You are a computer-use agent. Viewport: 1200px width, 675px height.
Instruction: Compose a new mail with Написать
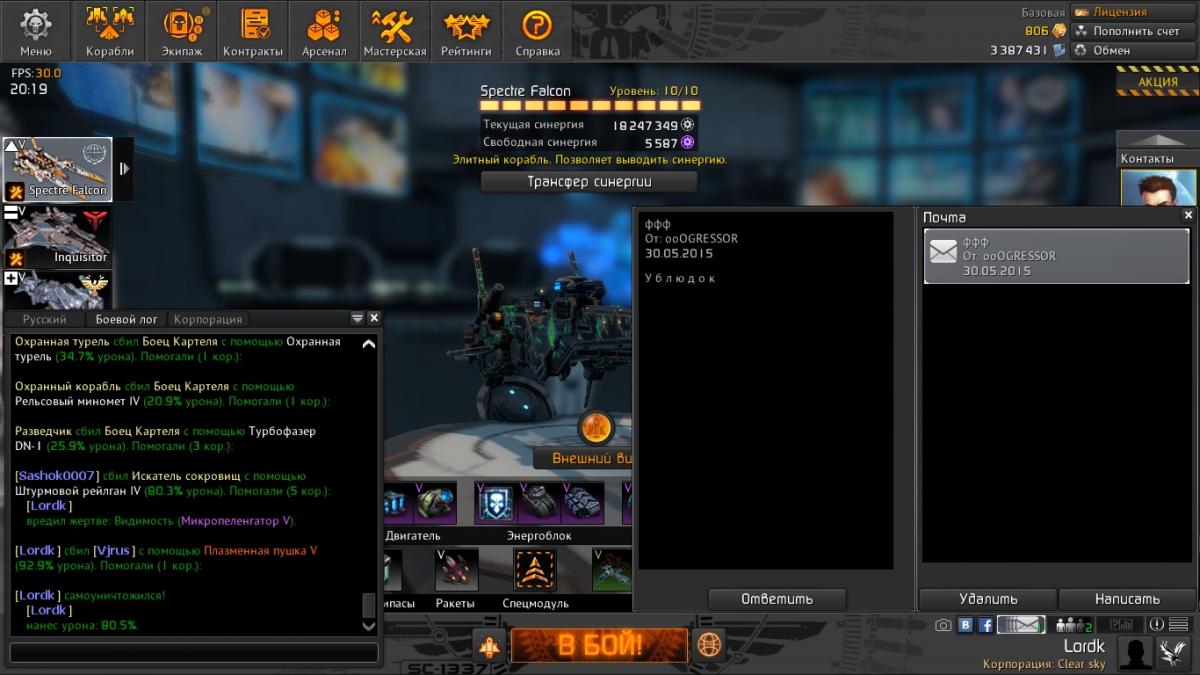point(1127,599)
